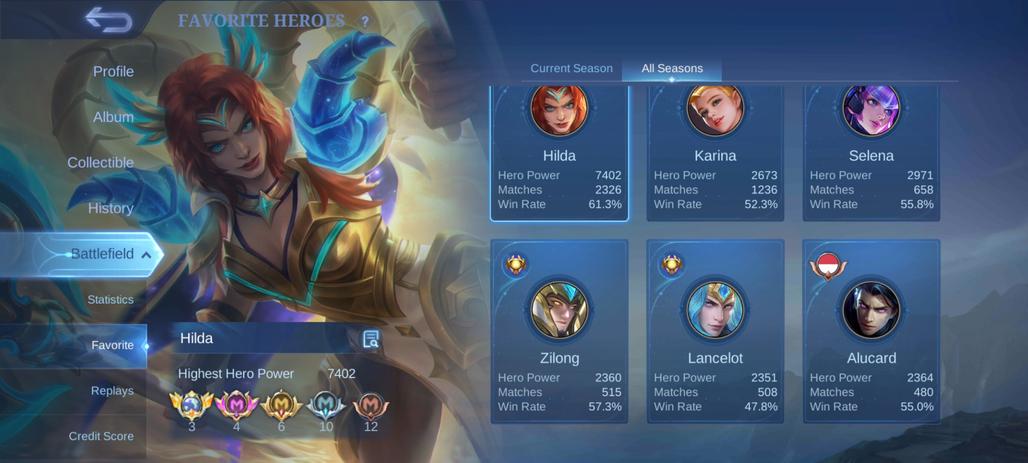1028x463 pixels.
Task: Open the Album section
Action: 113,117
